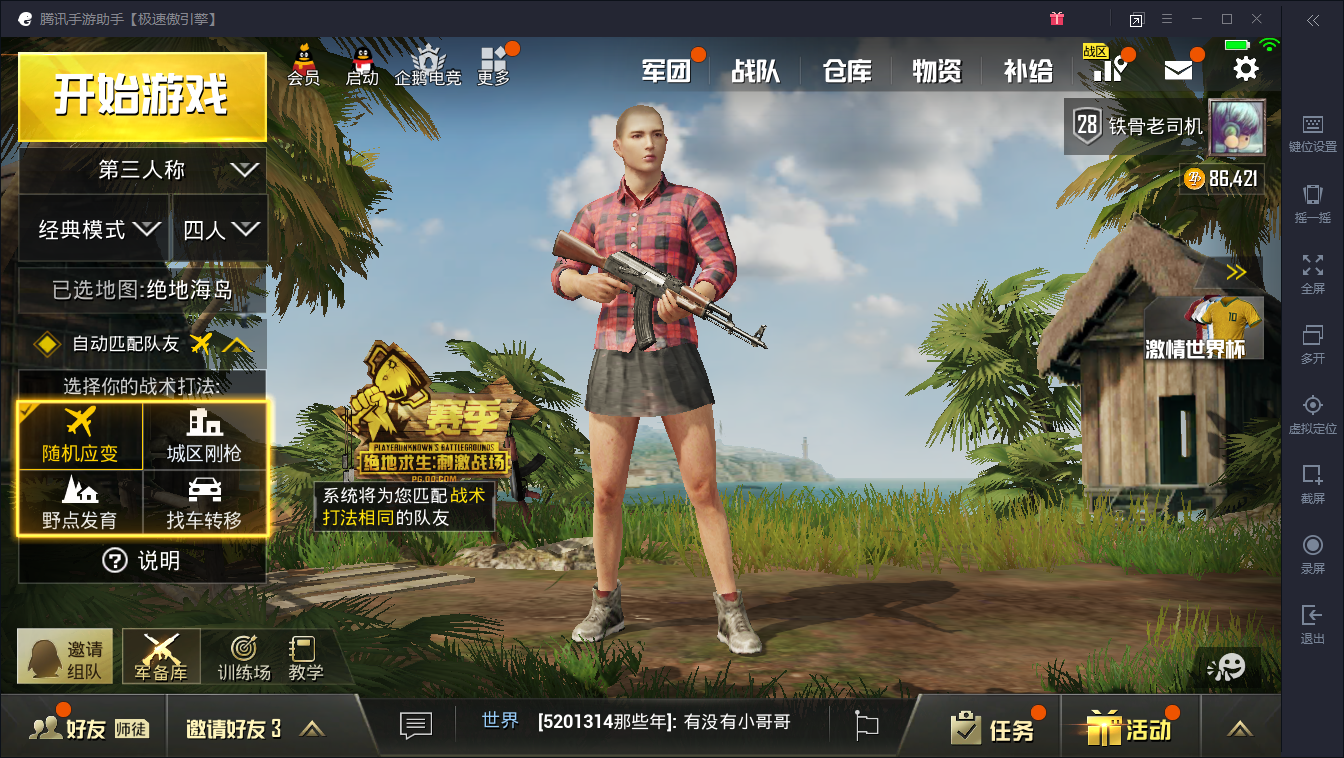Click the player avatar thumbnail
The height and width of the screenshot is (758, 1344).
1237,128
